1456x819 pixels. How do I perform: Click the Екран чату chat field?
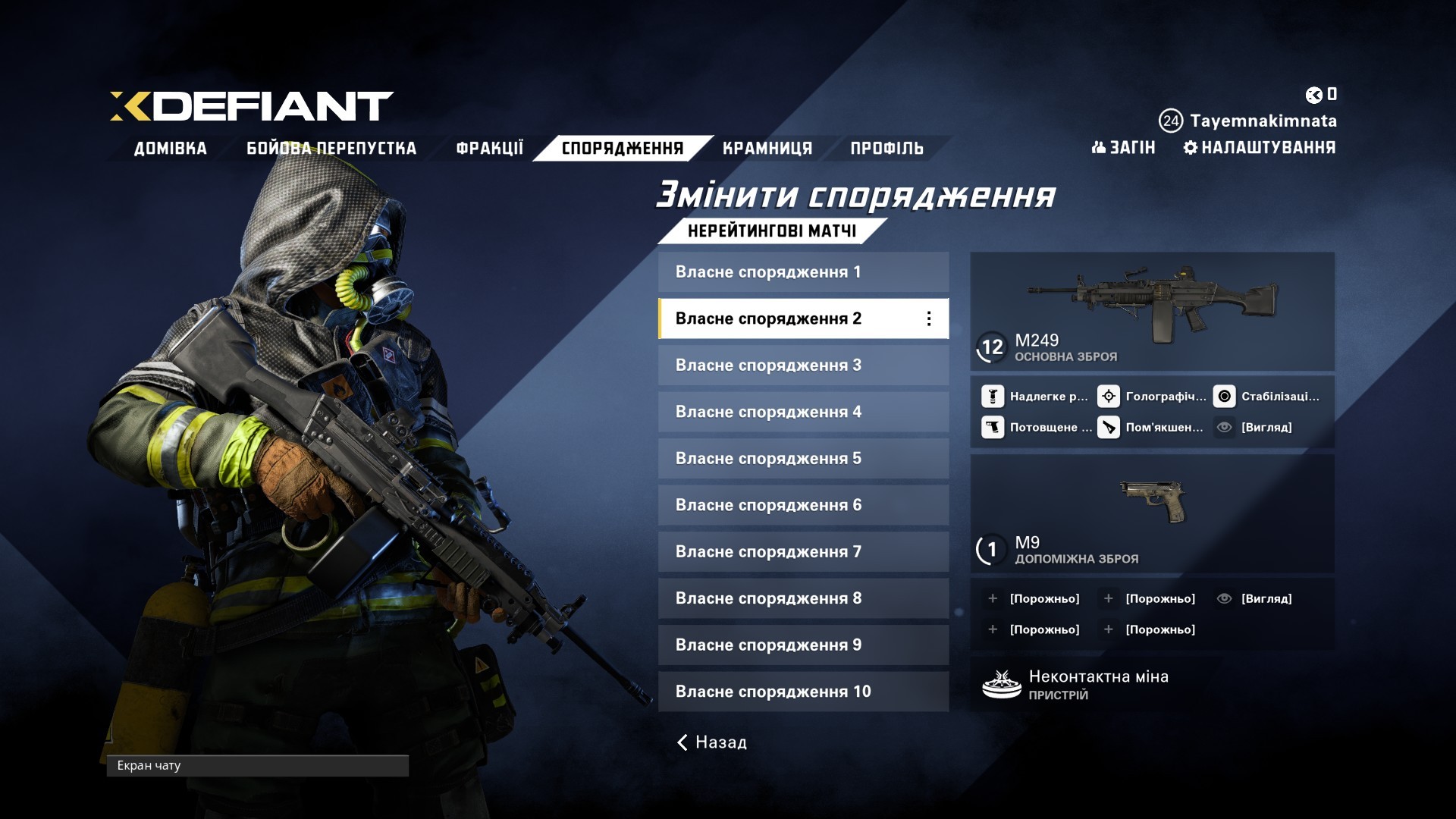[257, 766]
